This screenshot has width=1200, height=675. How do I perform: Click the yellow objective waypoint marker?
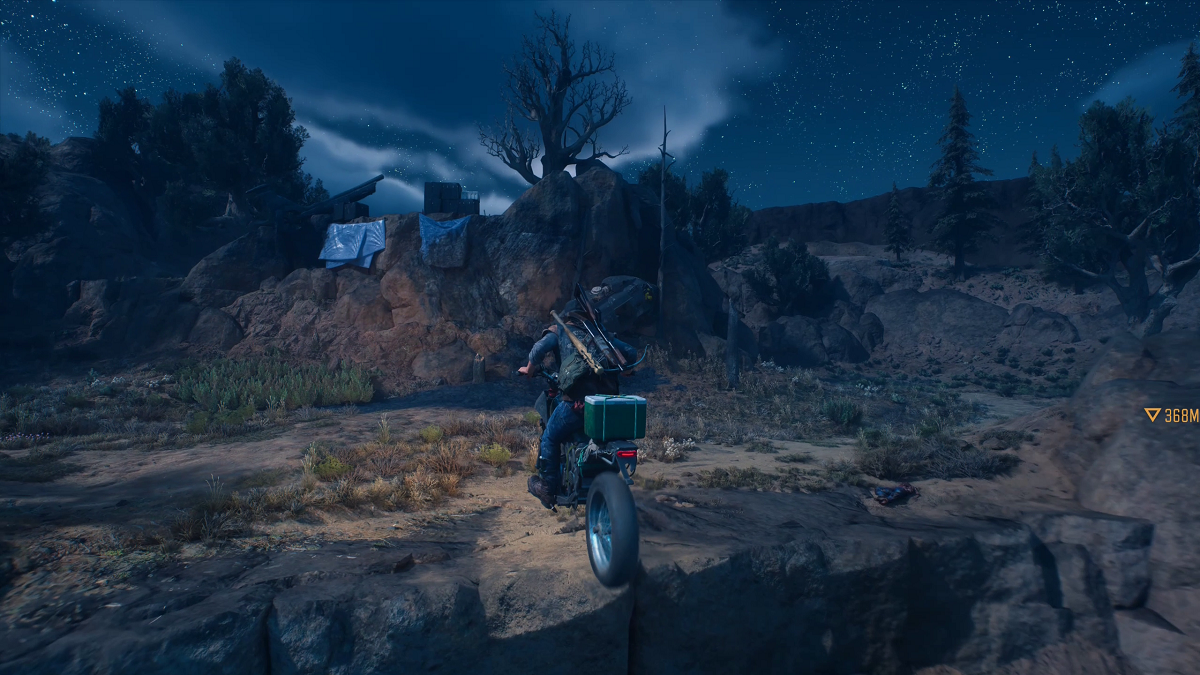pos(1153,415)
